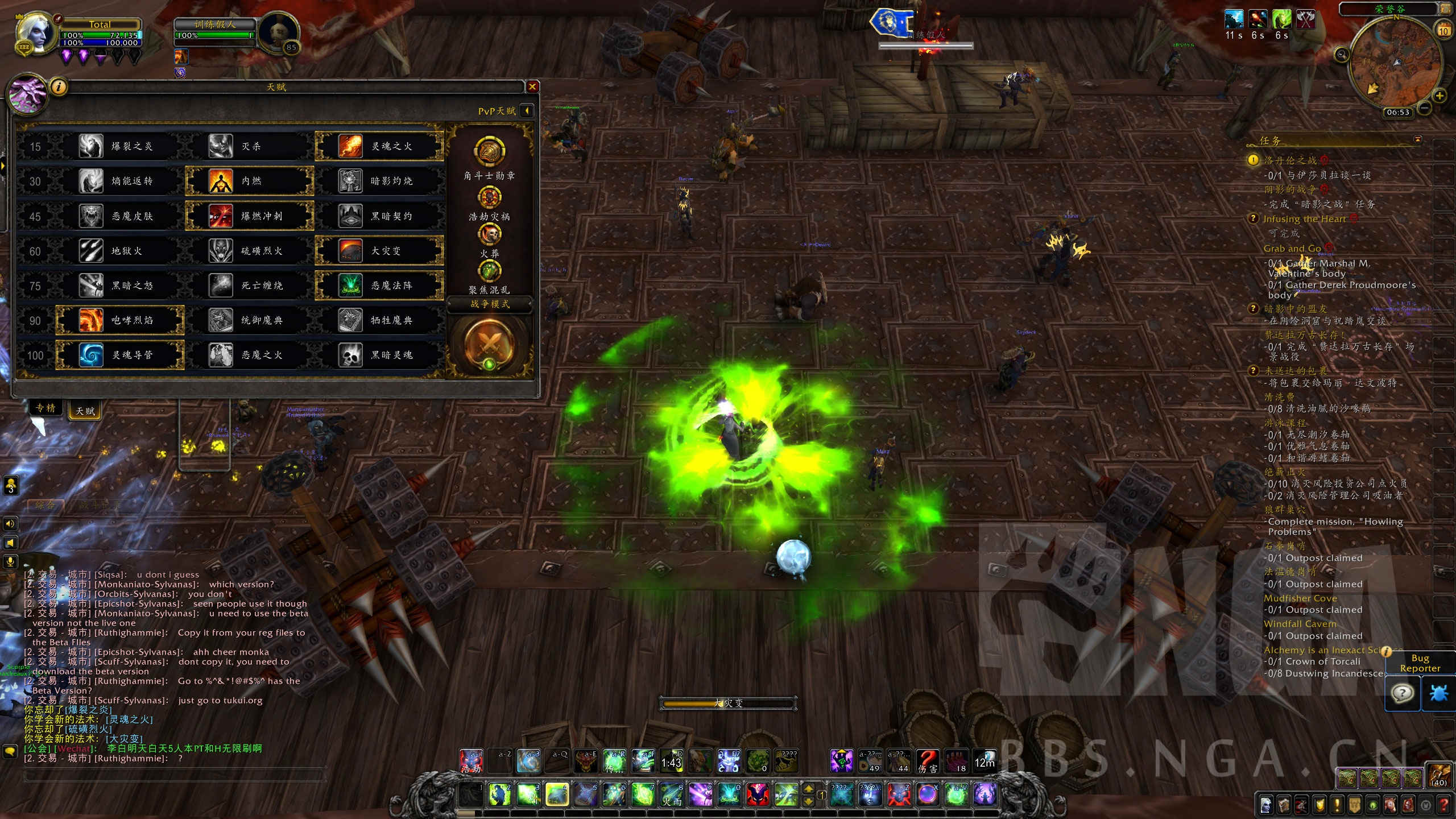This screenshot has height=819, width=1456.
Task: Choose the 灭杀 talent
Action: tap(250, 146)
